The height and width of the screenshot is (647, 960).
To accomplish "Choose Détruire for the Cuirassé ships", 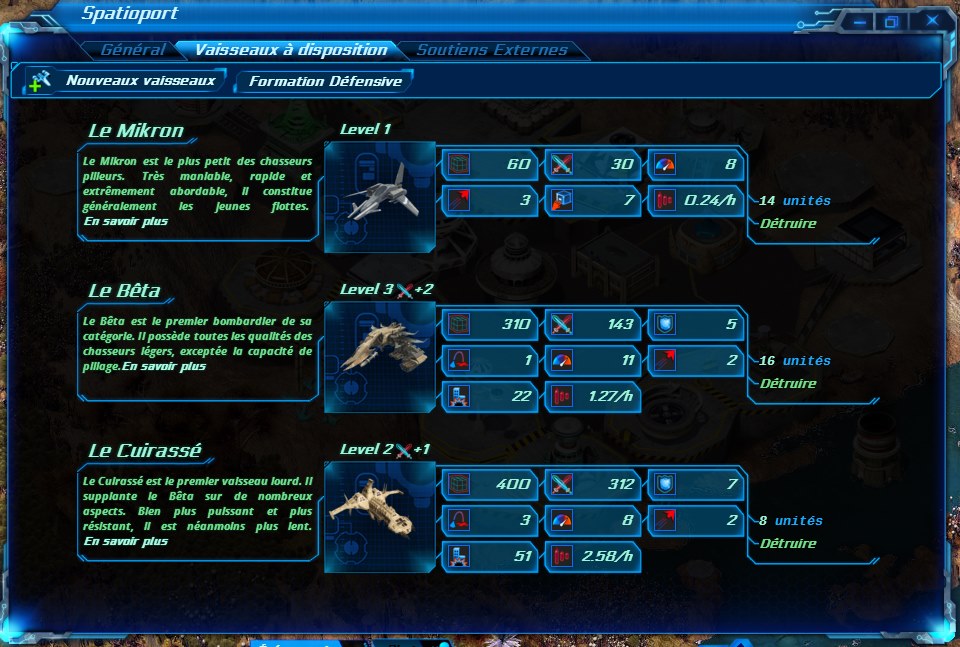I will [x=787, y=543].
